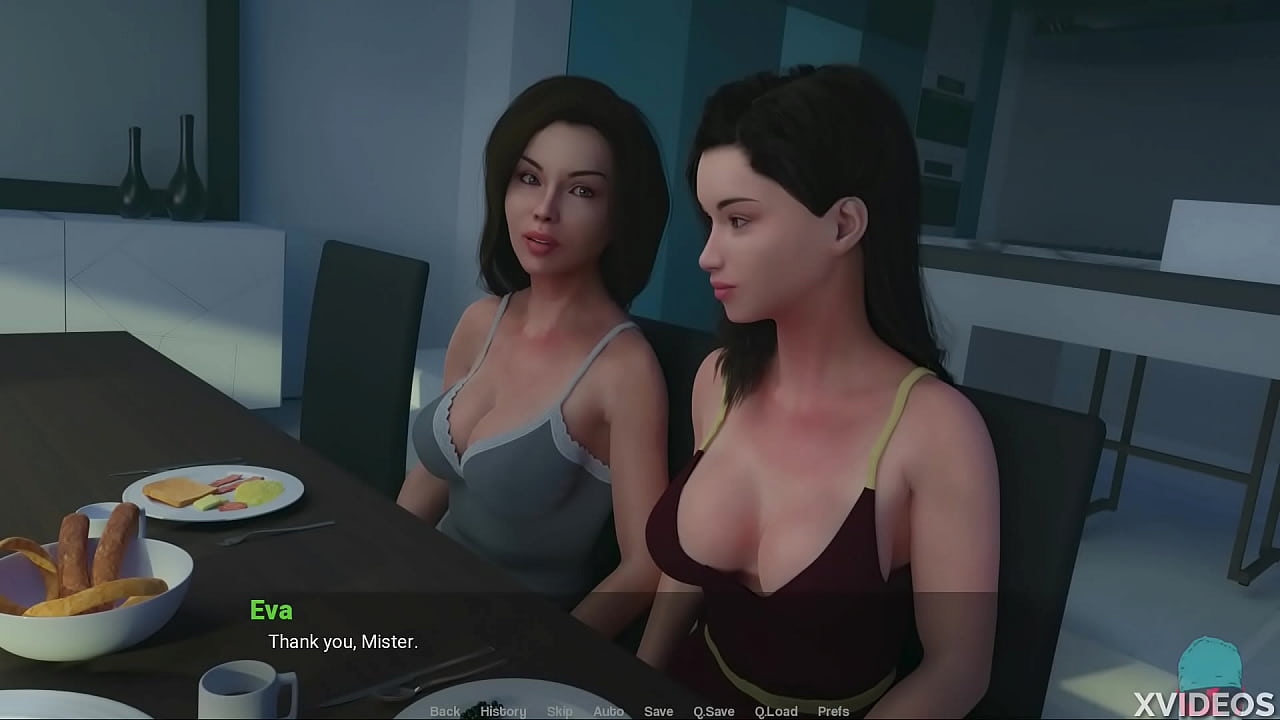Click History in the bottom quick menu
The width and height of the screenshot is (1280, 720).
pyautogui.click(x=503, y=711)
